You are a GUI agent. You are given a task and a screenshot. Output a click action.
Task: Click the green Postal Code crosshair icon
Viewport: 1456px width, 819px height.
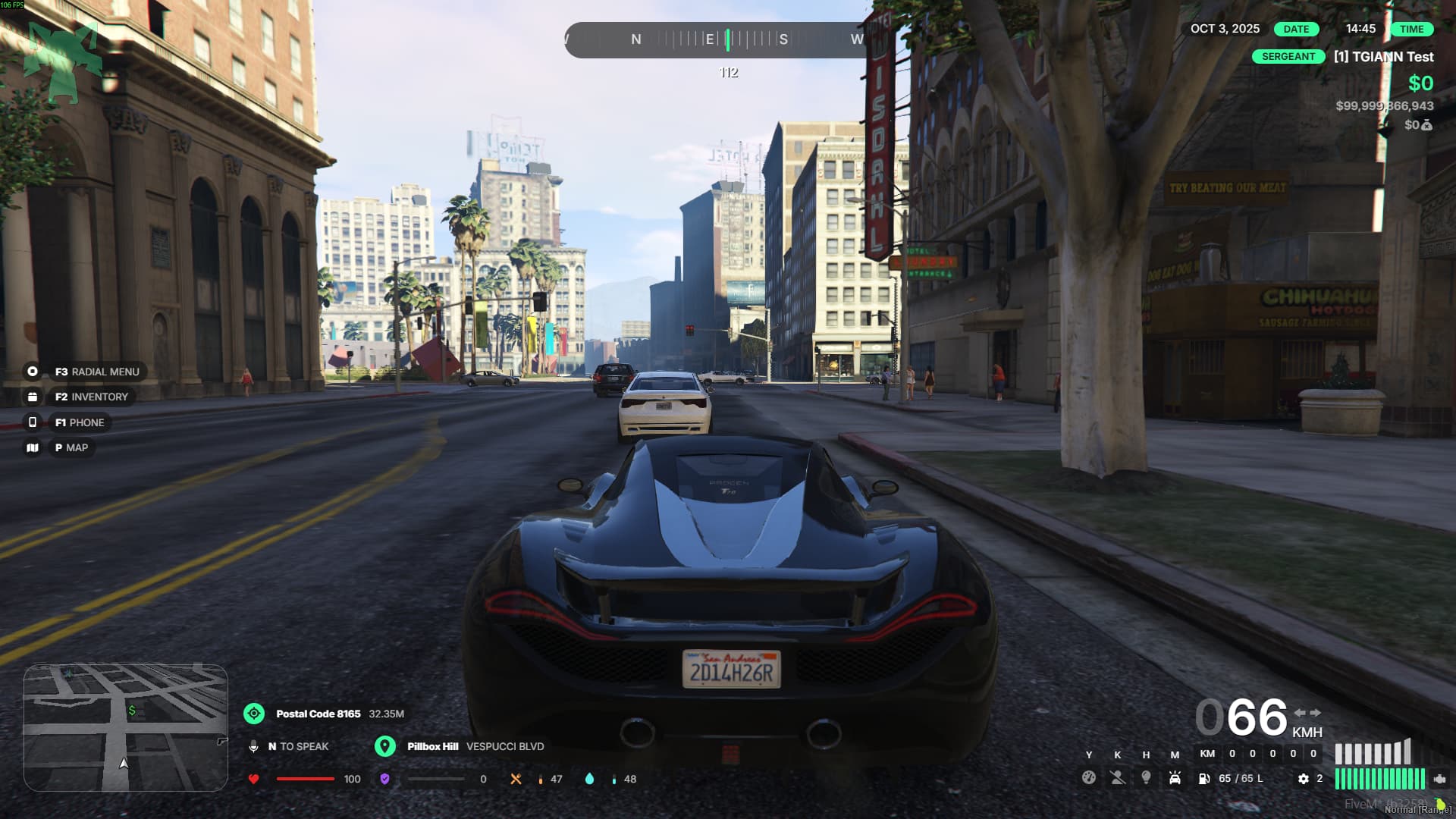tap(254, 714)
